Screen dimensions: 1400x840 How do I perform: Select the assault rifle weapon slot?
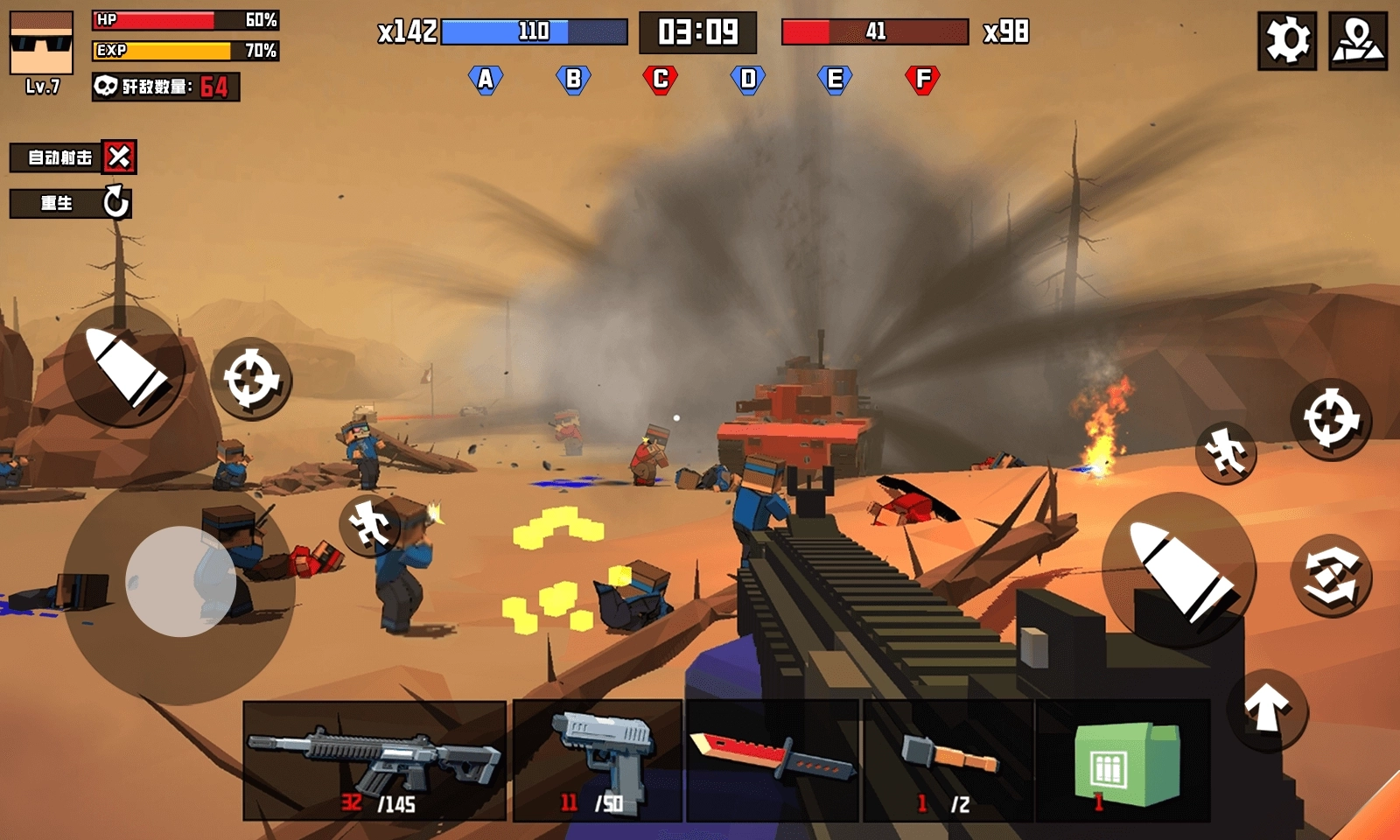(x=374, y=760)
